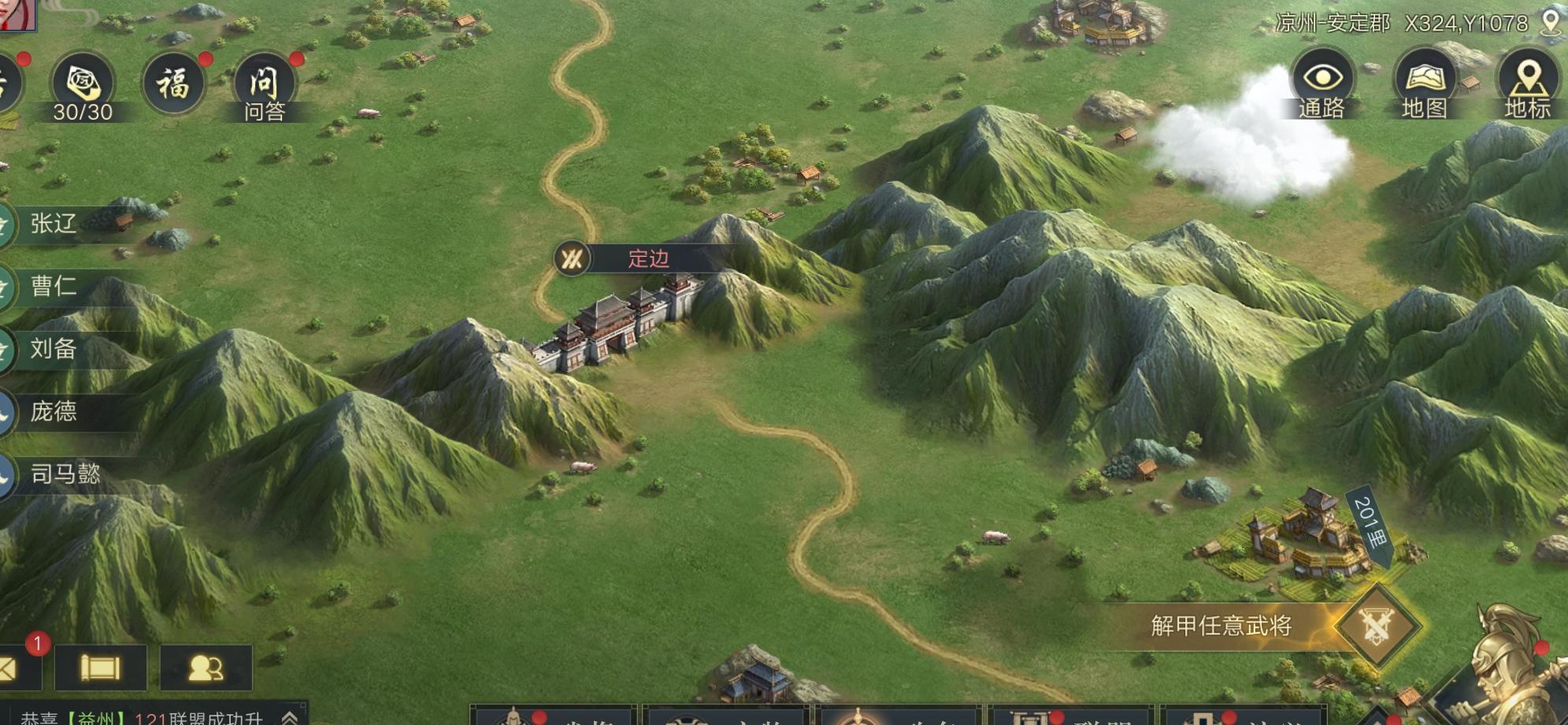The height and width of the screenshot is (725, 1568).
Task: Select general 司马懿 from the army list
Action: pyautogui.click(x=65, y=474)
